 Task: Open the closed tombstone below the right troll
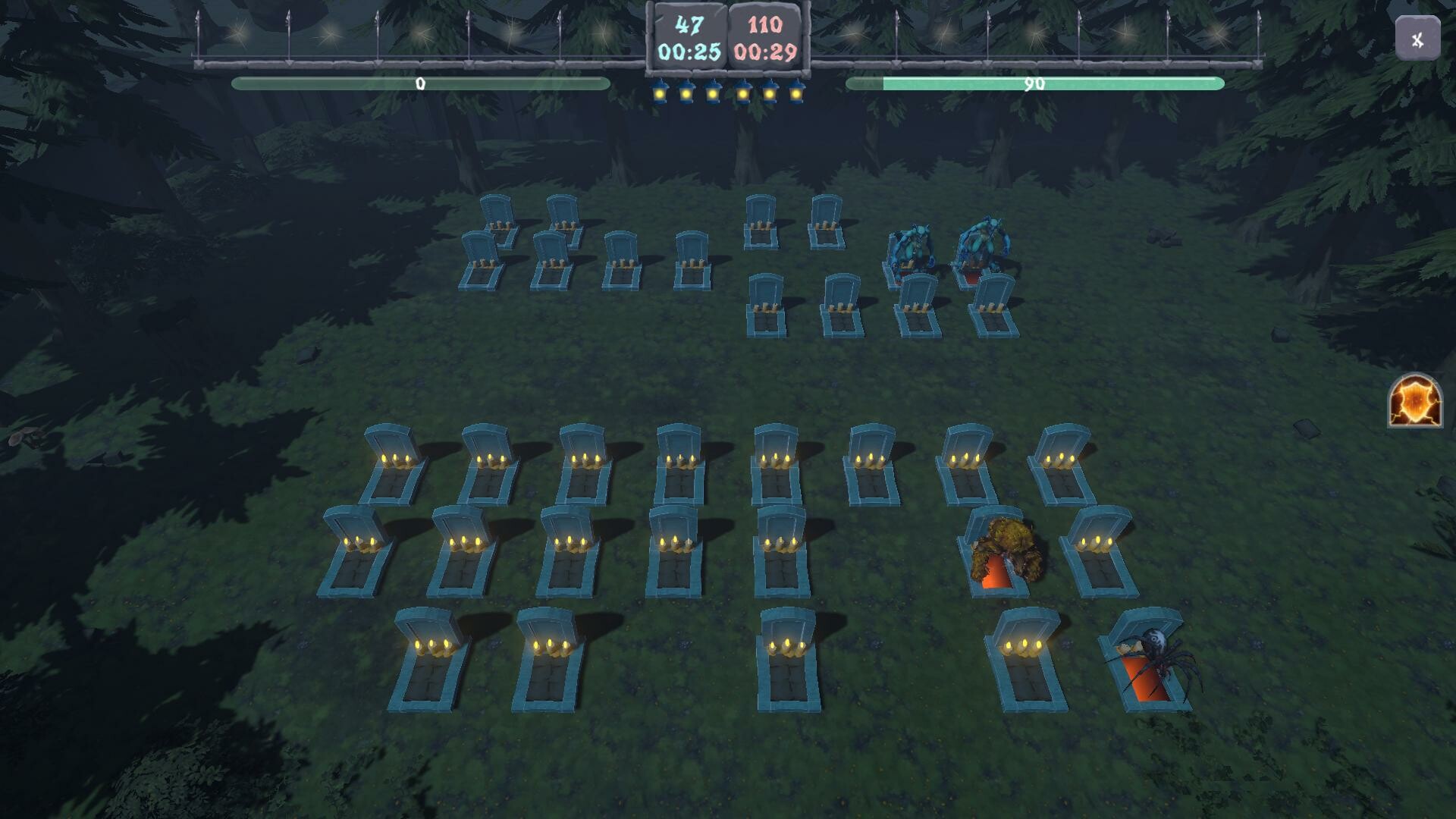992,303
